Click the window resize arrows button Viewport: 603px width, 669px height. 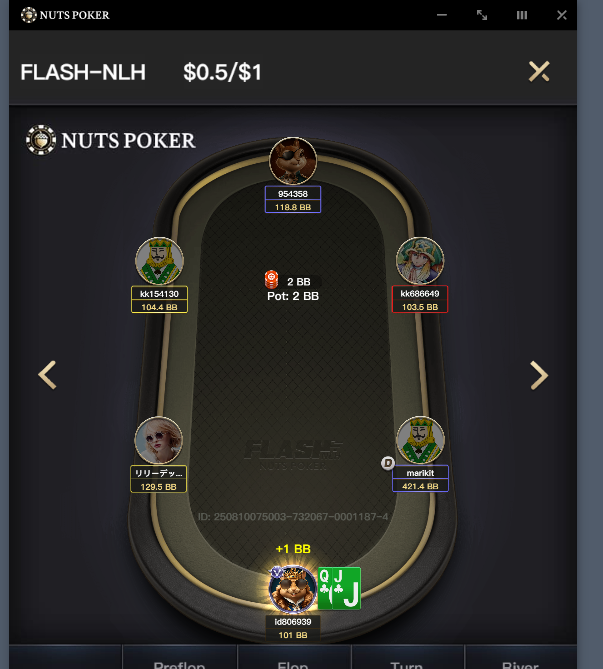(x=482, y=15)
